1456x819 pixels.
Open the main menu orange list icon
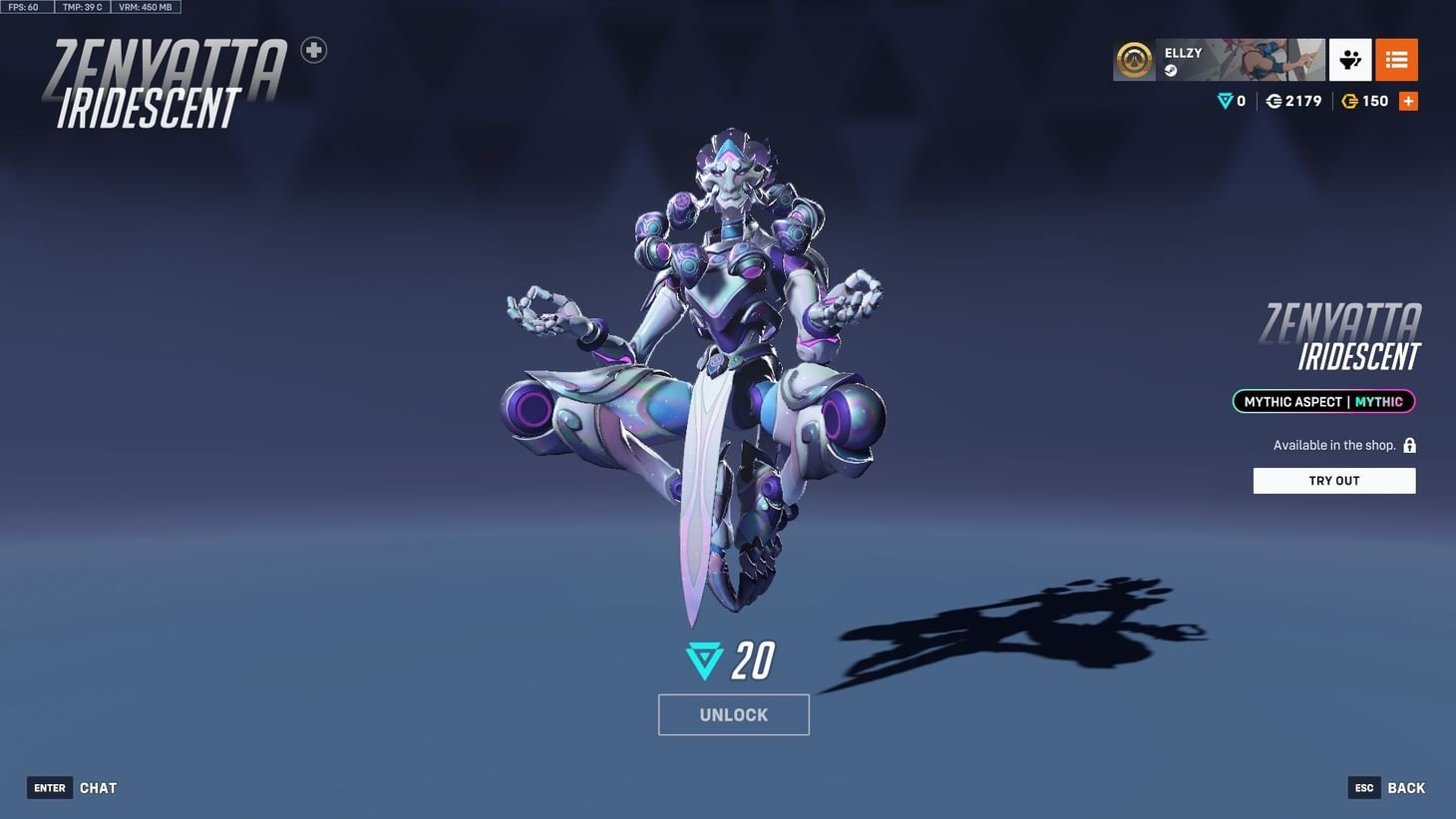click(x=1396, y=60)
